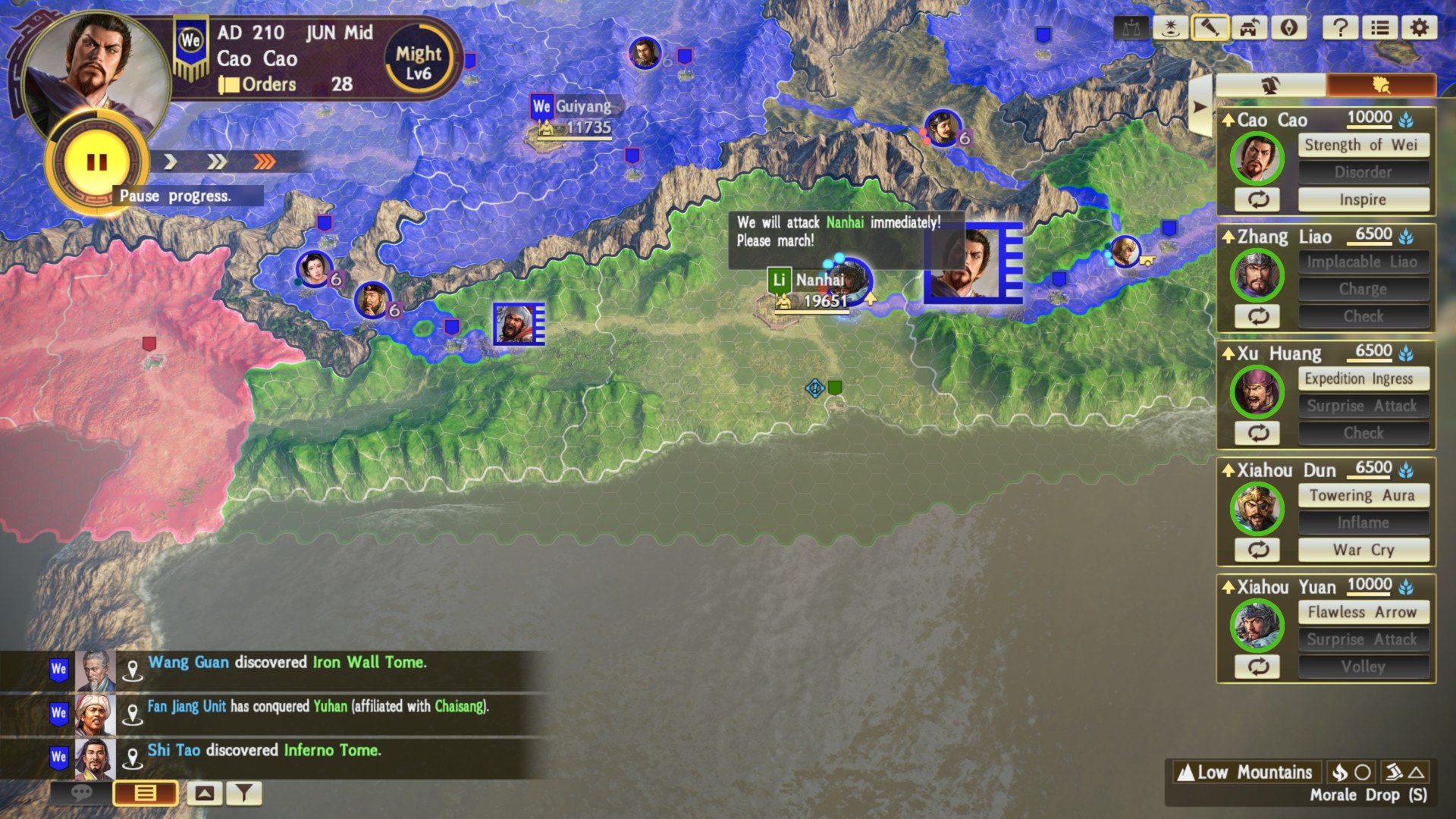Image resolution: width=1456 pixels, height=819 pixels.
Task: Activate Xu Huang's Expedition Ingress tactic
Action: pos(1363,378)
